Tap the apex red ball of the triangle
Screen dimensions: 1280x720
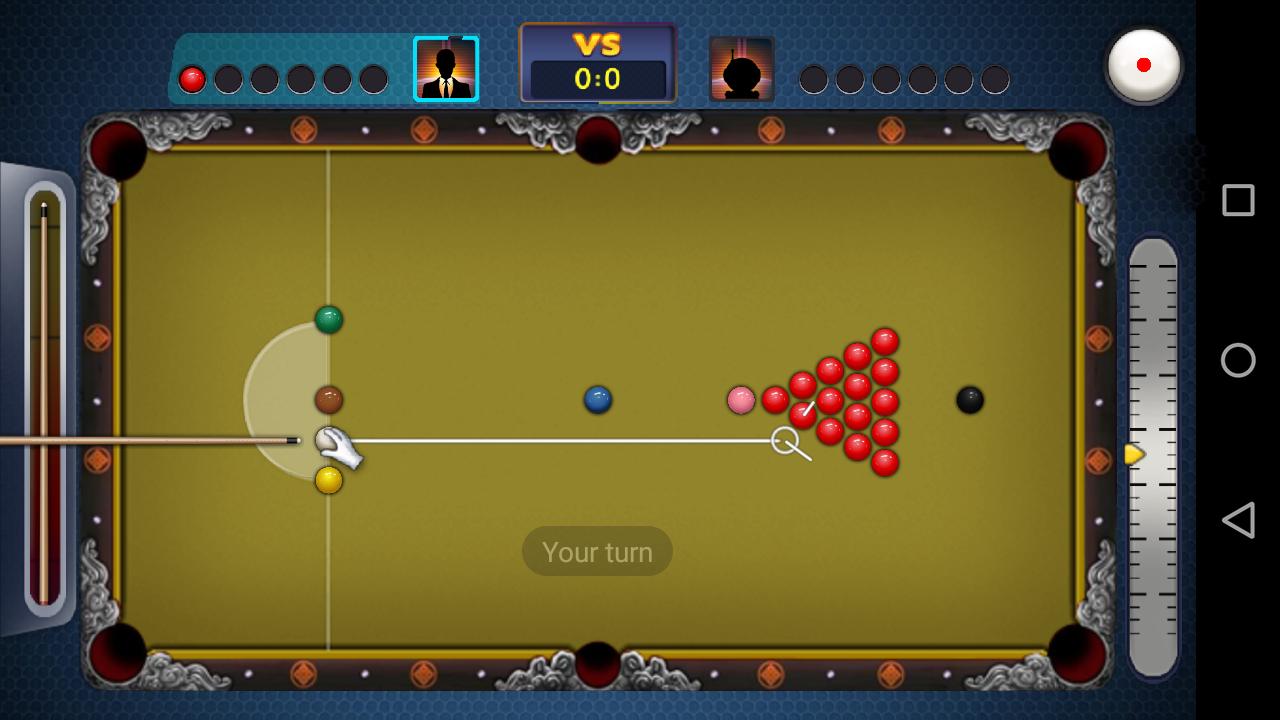[775, 400]
